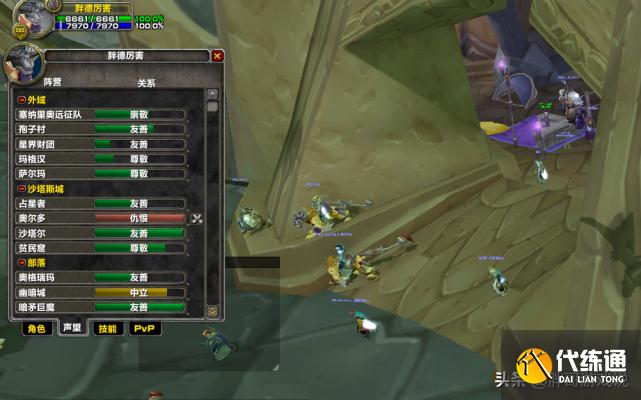Switch to the 角色 tab

click(36, 328)
